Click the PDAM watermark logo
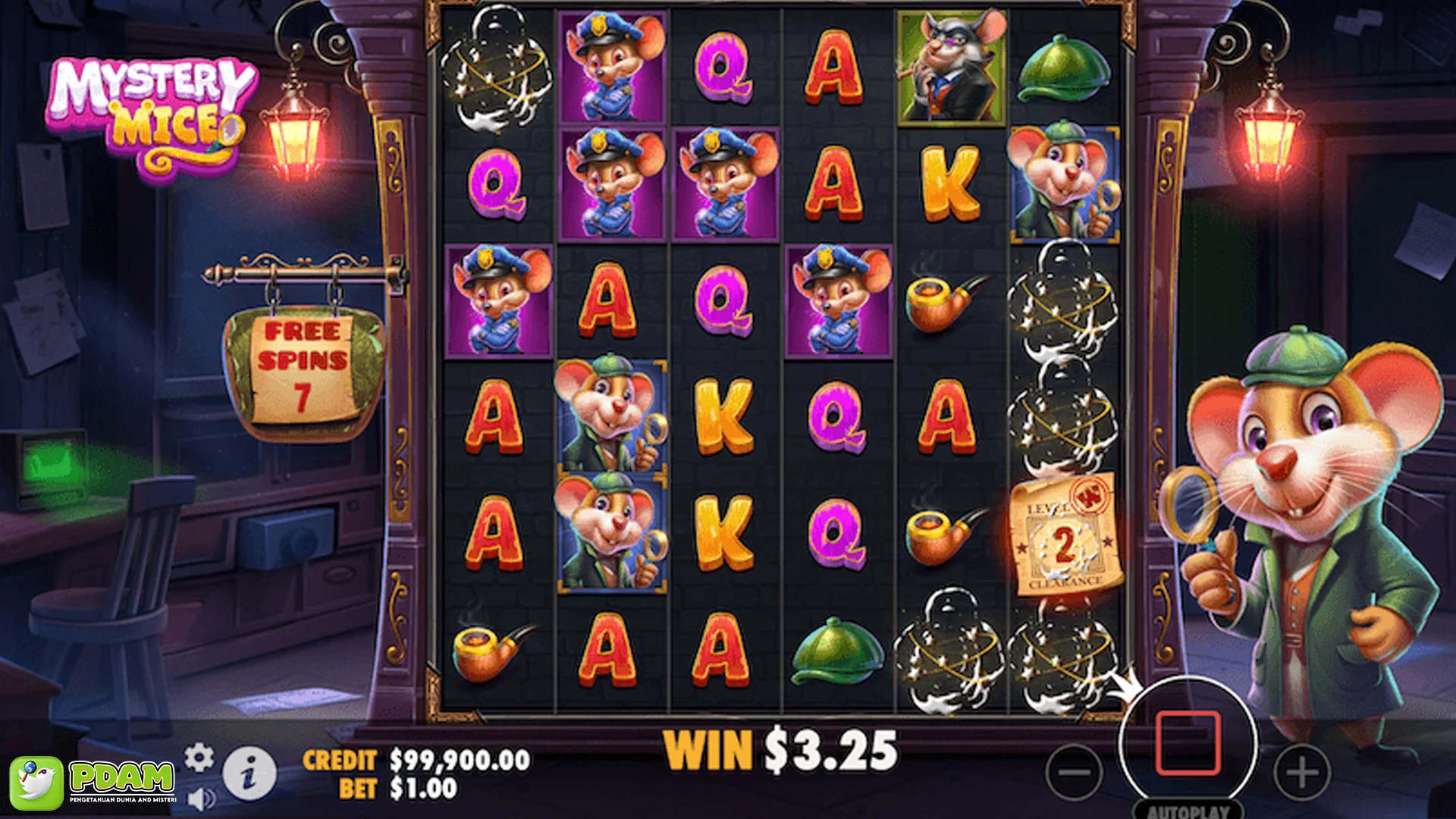 coord(94,782)
